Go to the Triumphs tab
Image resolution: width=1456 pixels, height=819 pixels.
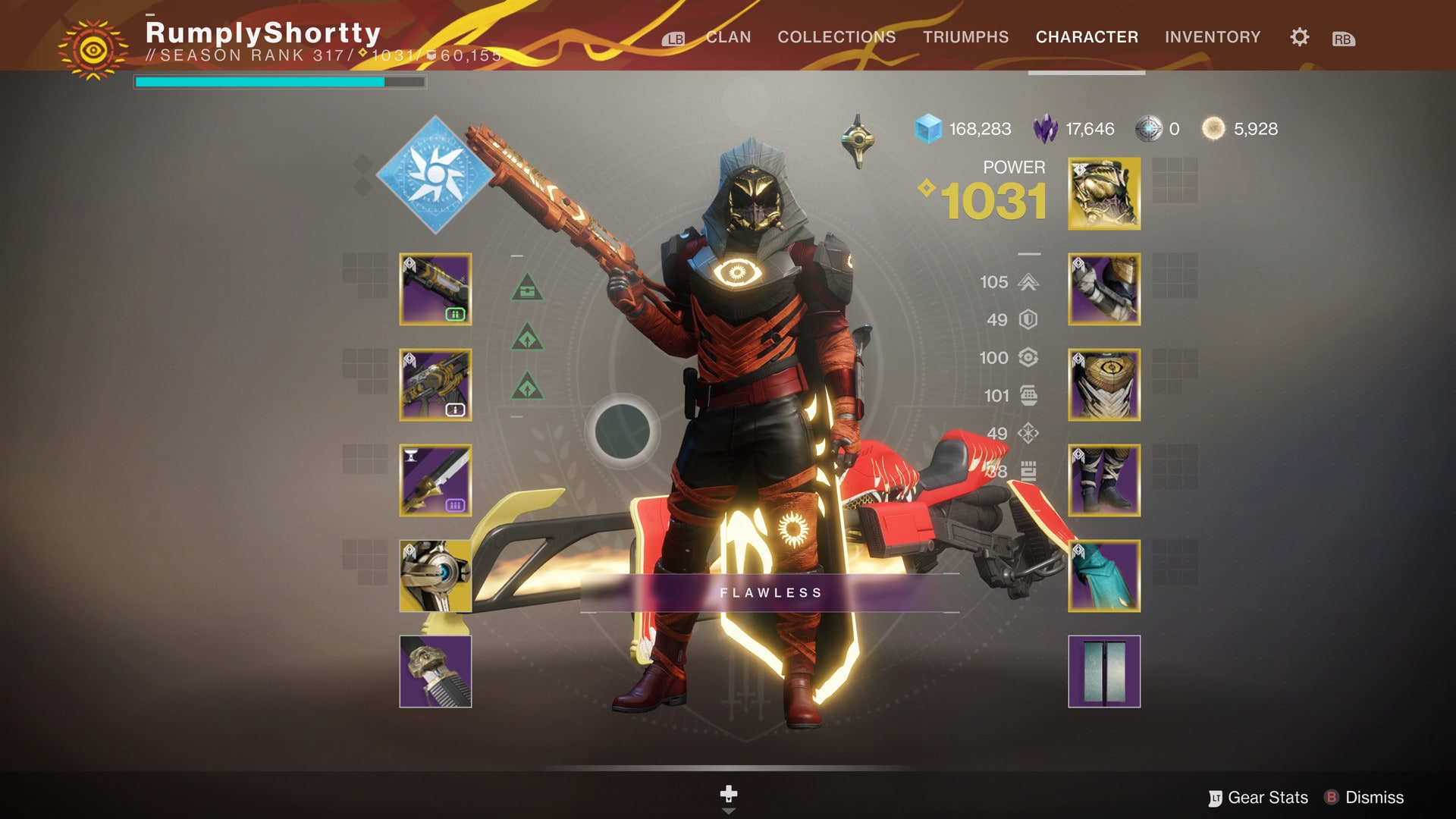tap(965, 37)
